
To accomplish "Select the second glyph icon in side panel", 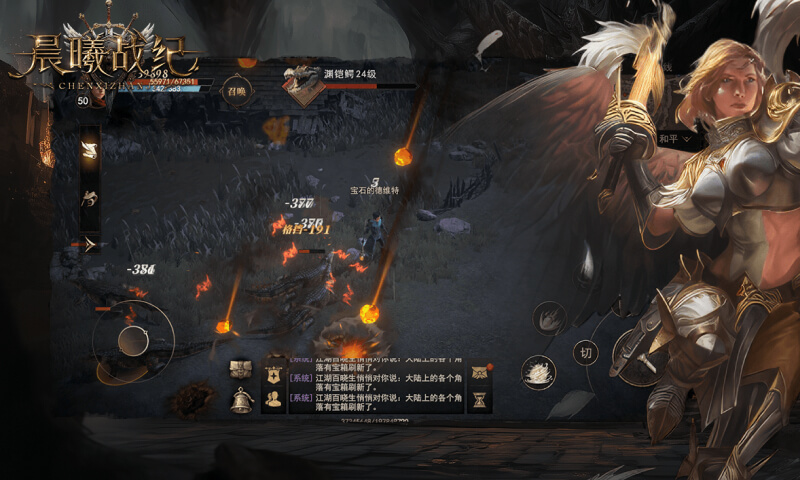I will point(89,197).
